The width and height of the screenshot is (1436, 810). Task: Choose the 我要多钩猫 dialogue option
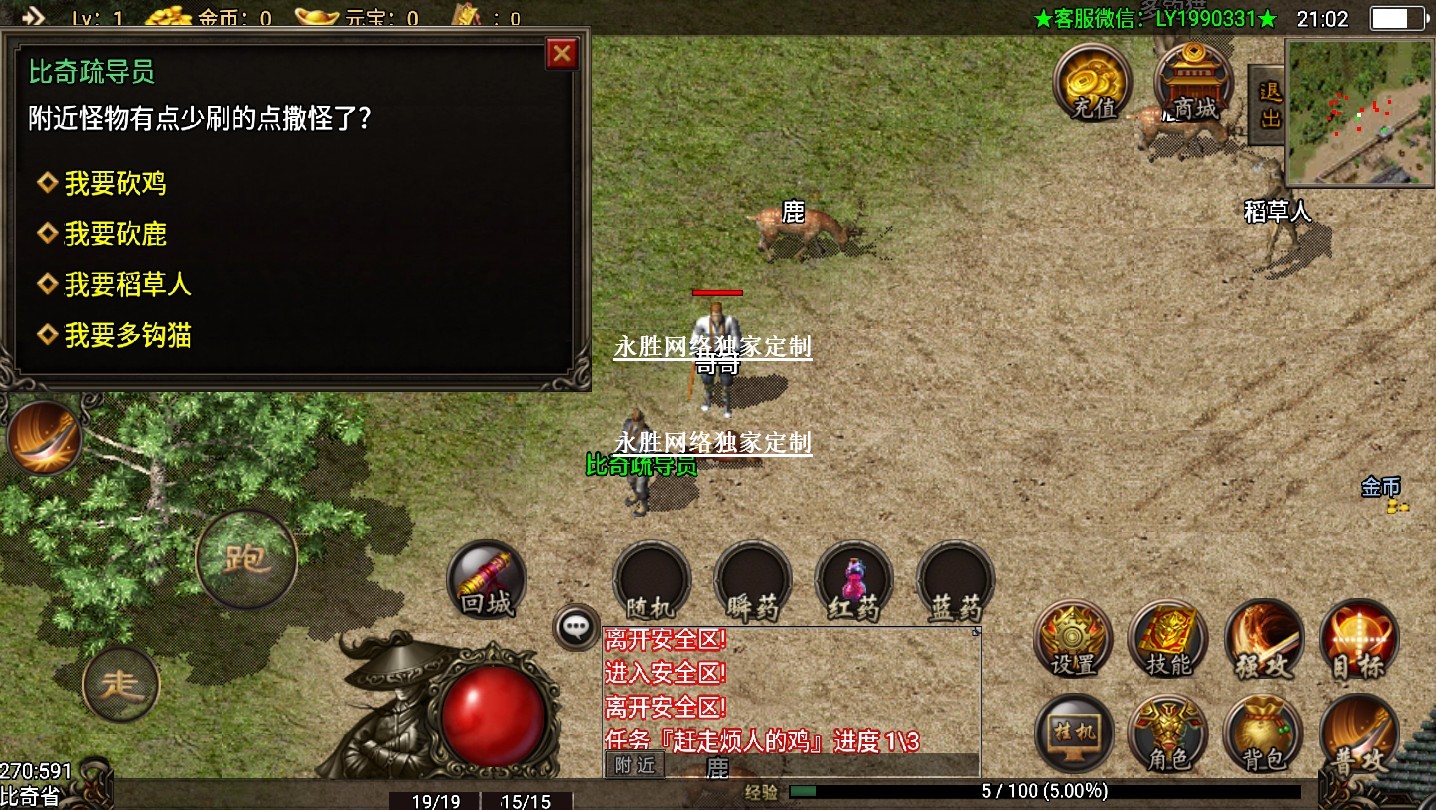127,336
